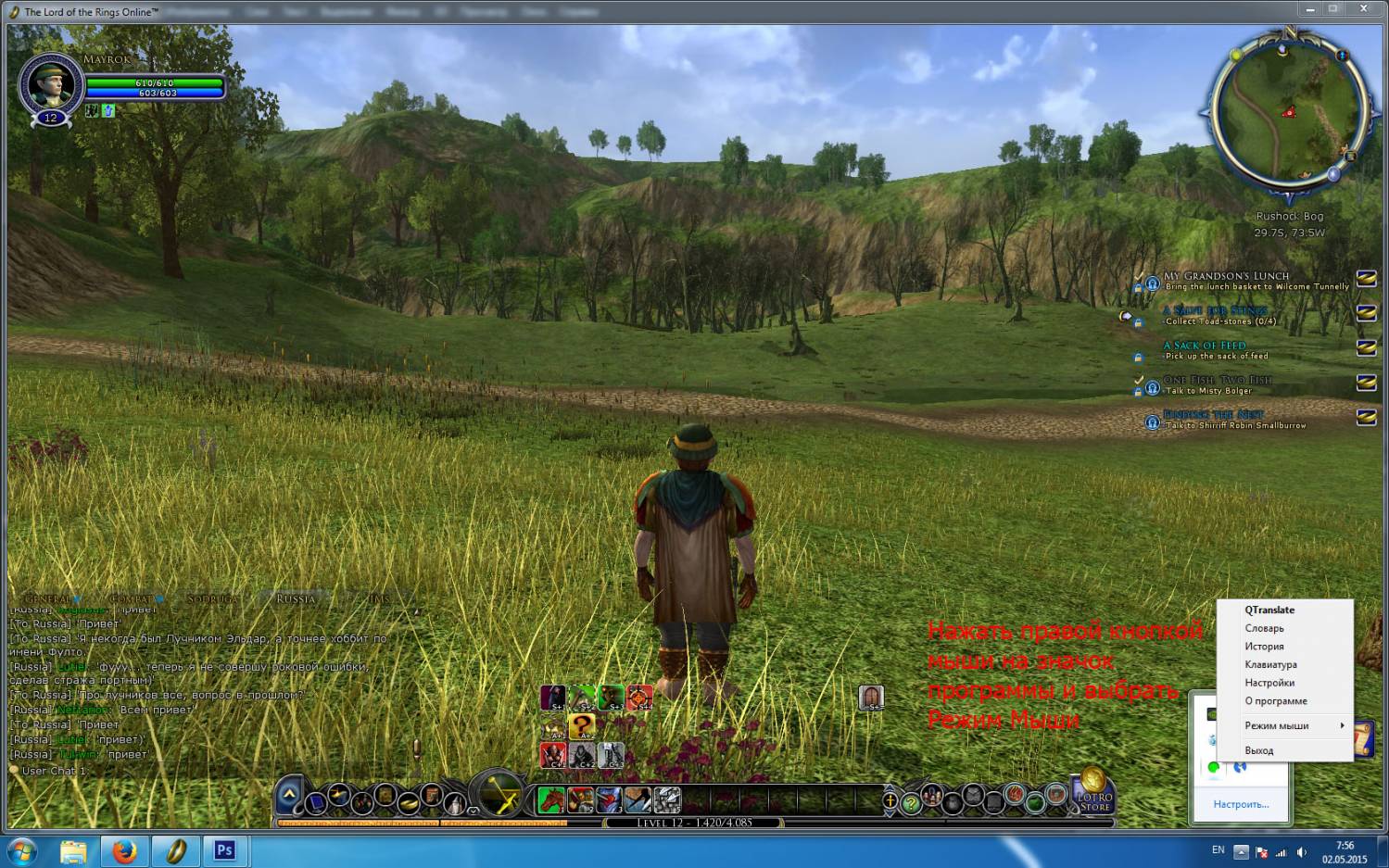
Task: Click the crosshair target skill icon
Action: 639,698
